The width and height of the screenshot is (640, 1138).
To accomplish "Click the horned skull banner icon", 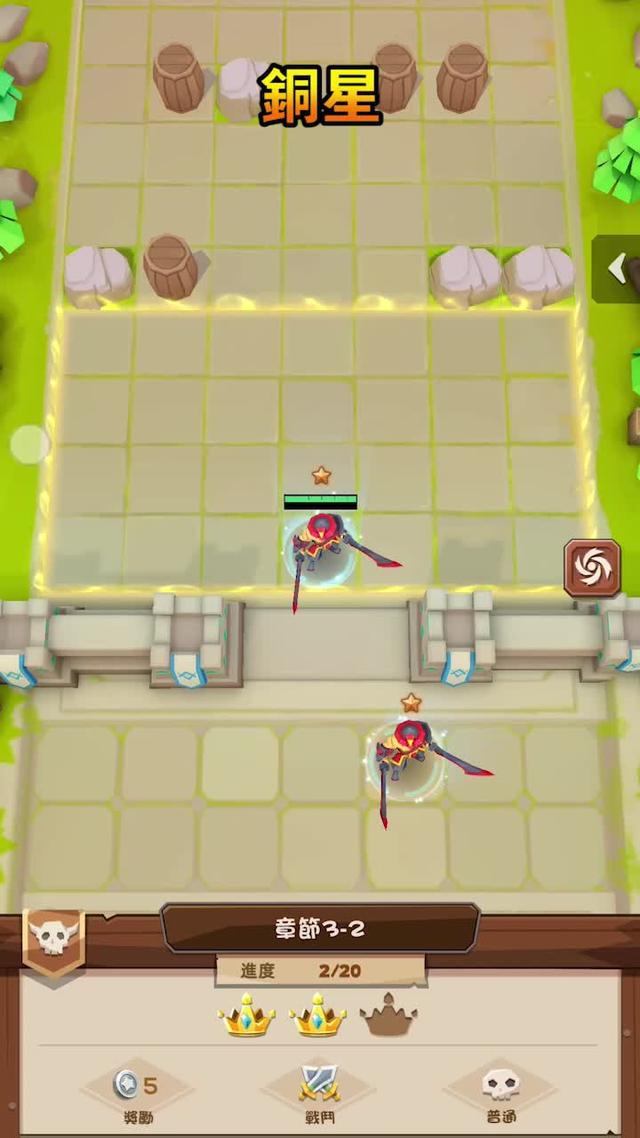I will 53,938.
